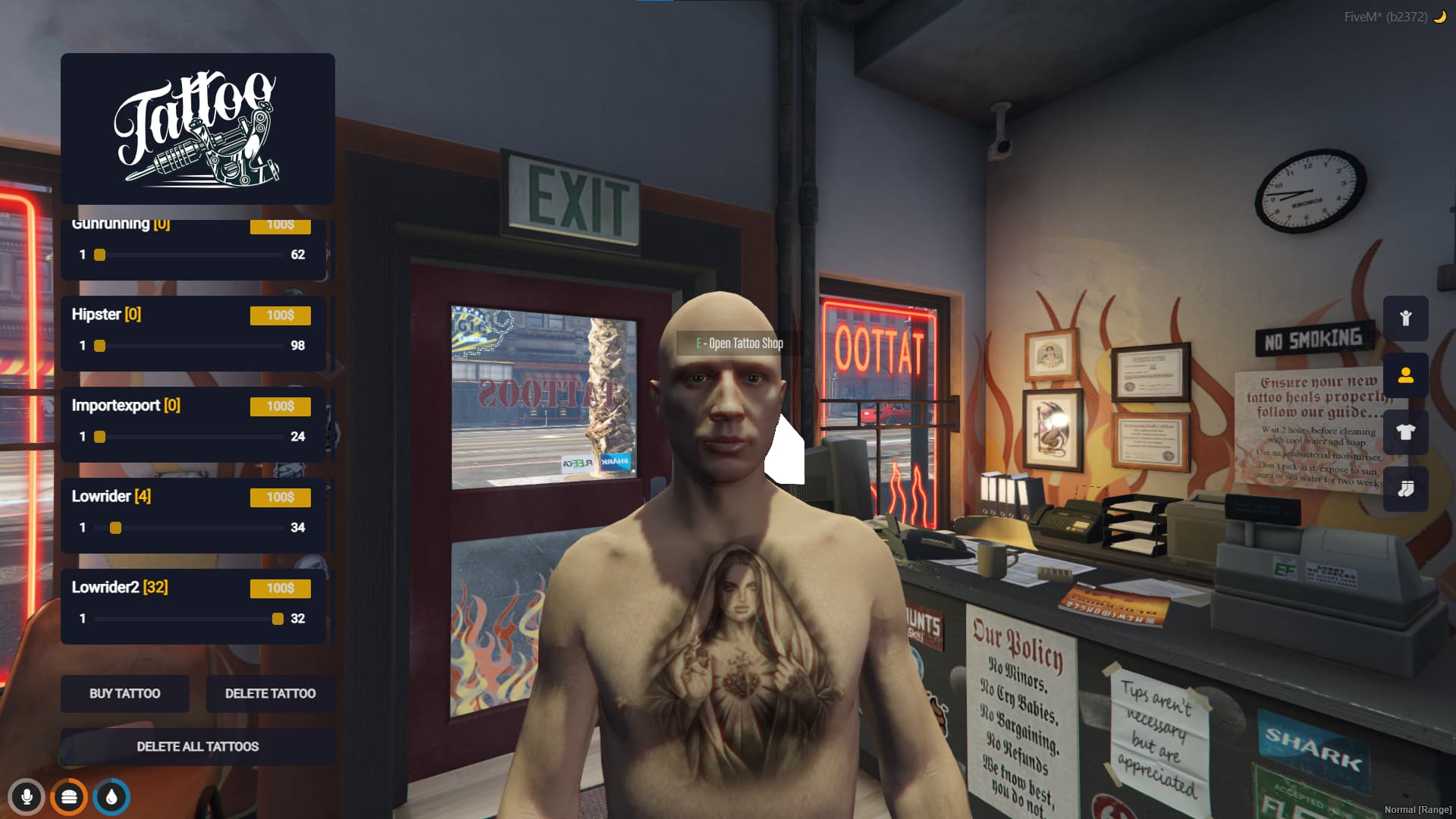Click the Tattoo machine logo
The image size is (1456, 819).
197,129
